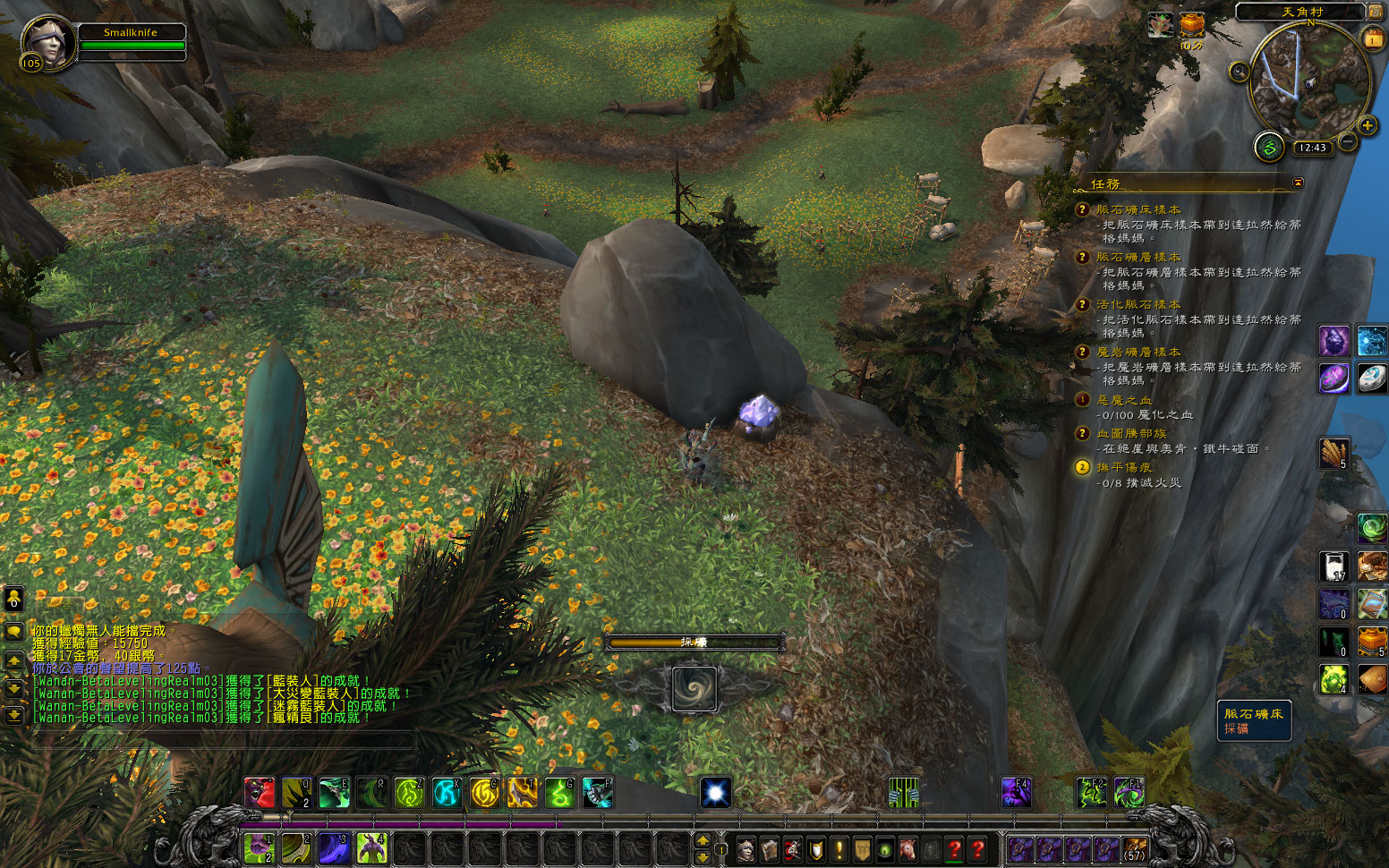Open the world map icon beside zone name
Screen dimensions: 1389x868
click(x=1375, y=11)
